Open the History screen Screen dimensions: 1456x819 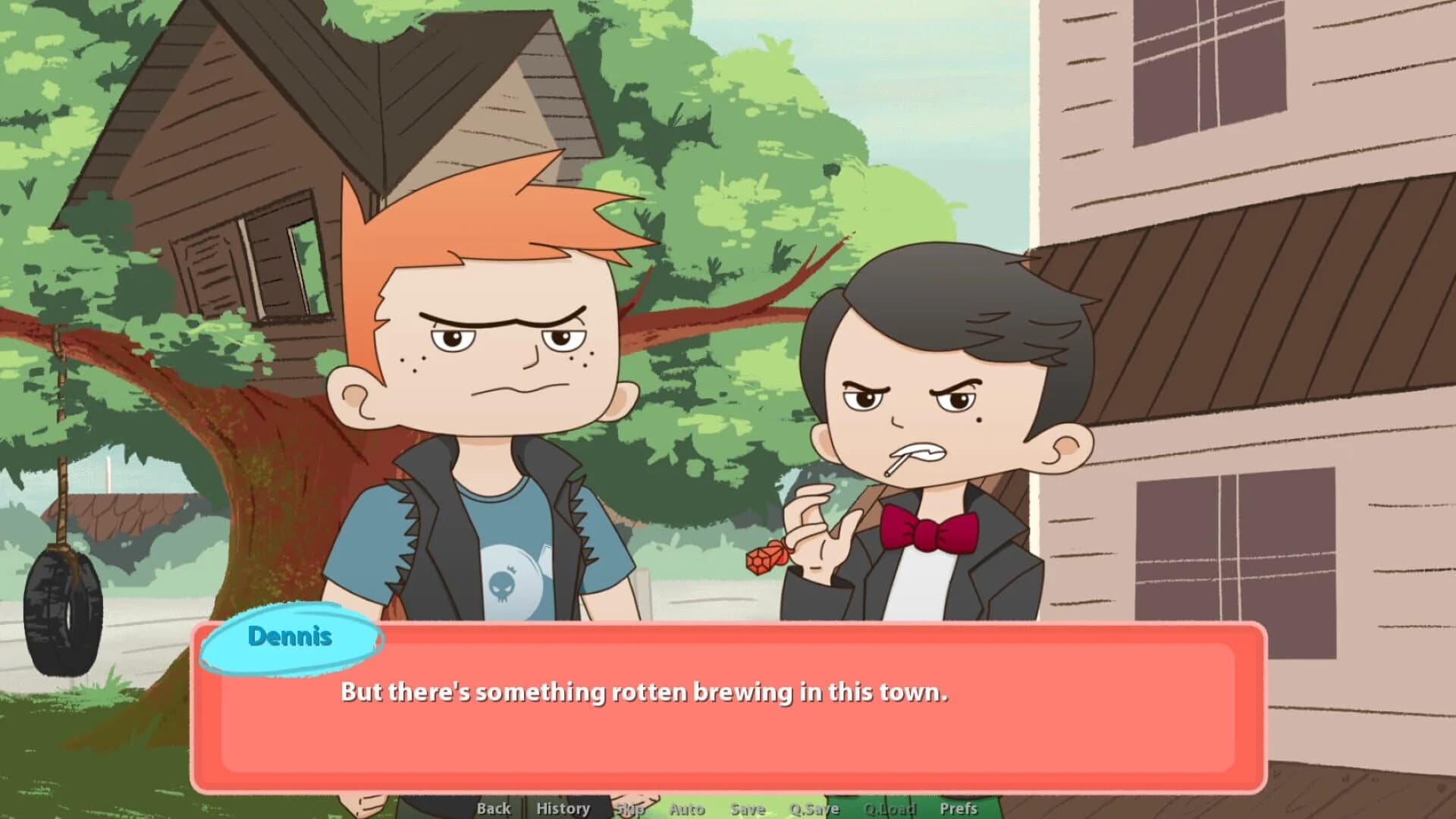[562, 808]
